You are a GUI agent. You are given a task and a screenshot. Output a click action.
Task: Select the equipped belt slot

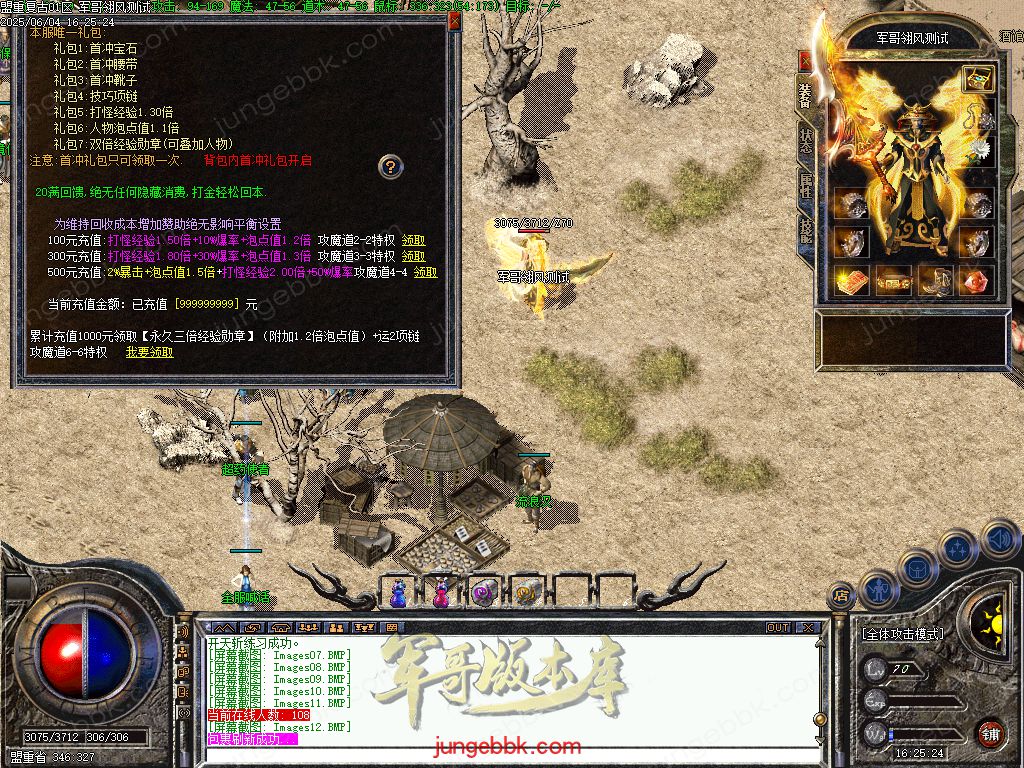point(894,281)
